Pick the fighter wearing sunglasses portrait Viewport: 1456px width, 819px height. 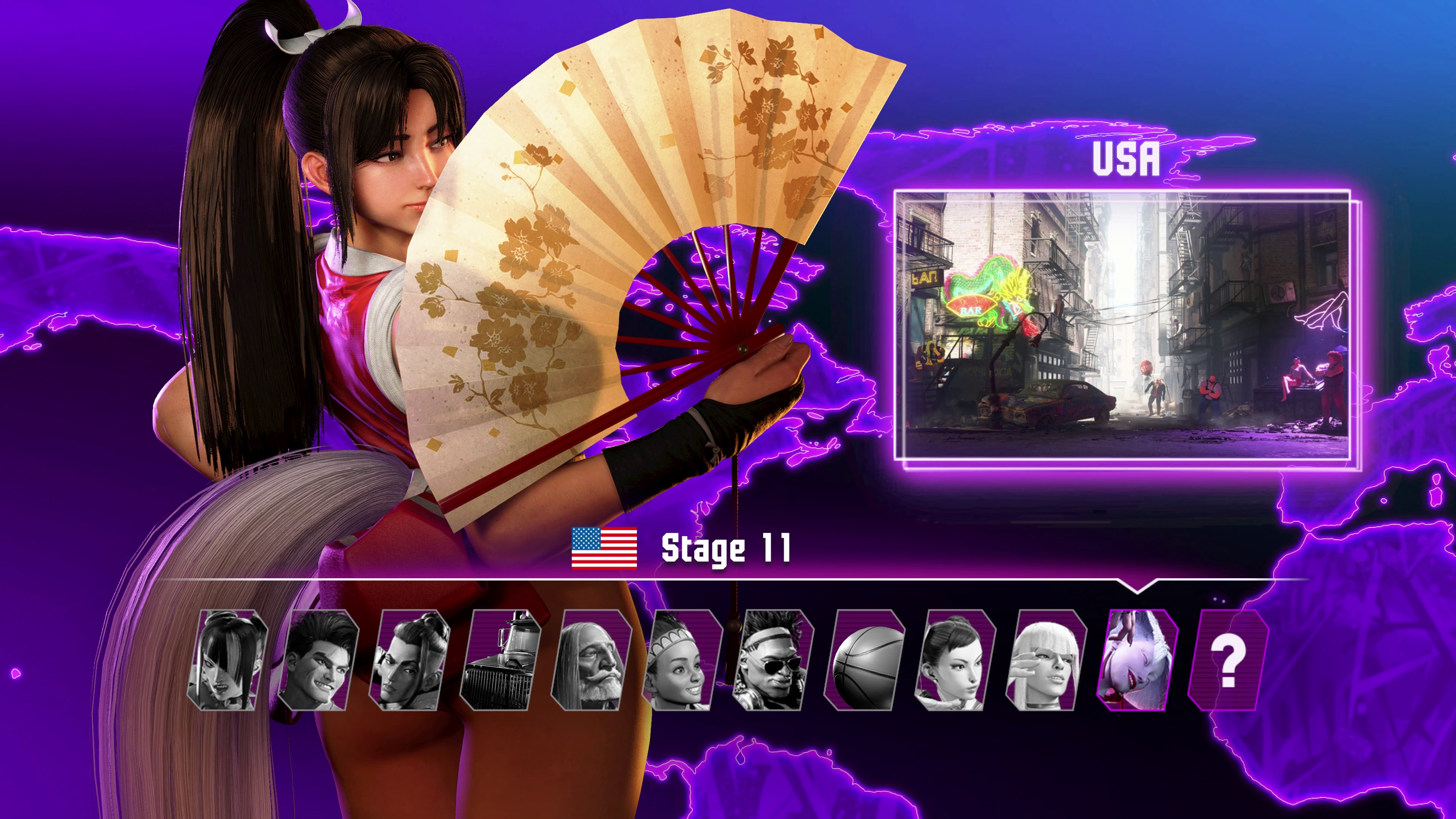773,660
